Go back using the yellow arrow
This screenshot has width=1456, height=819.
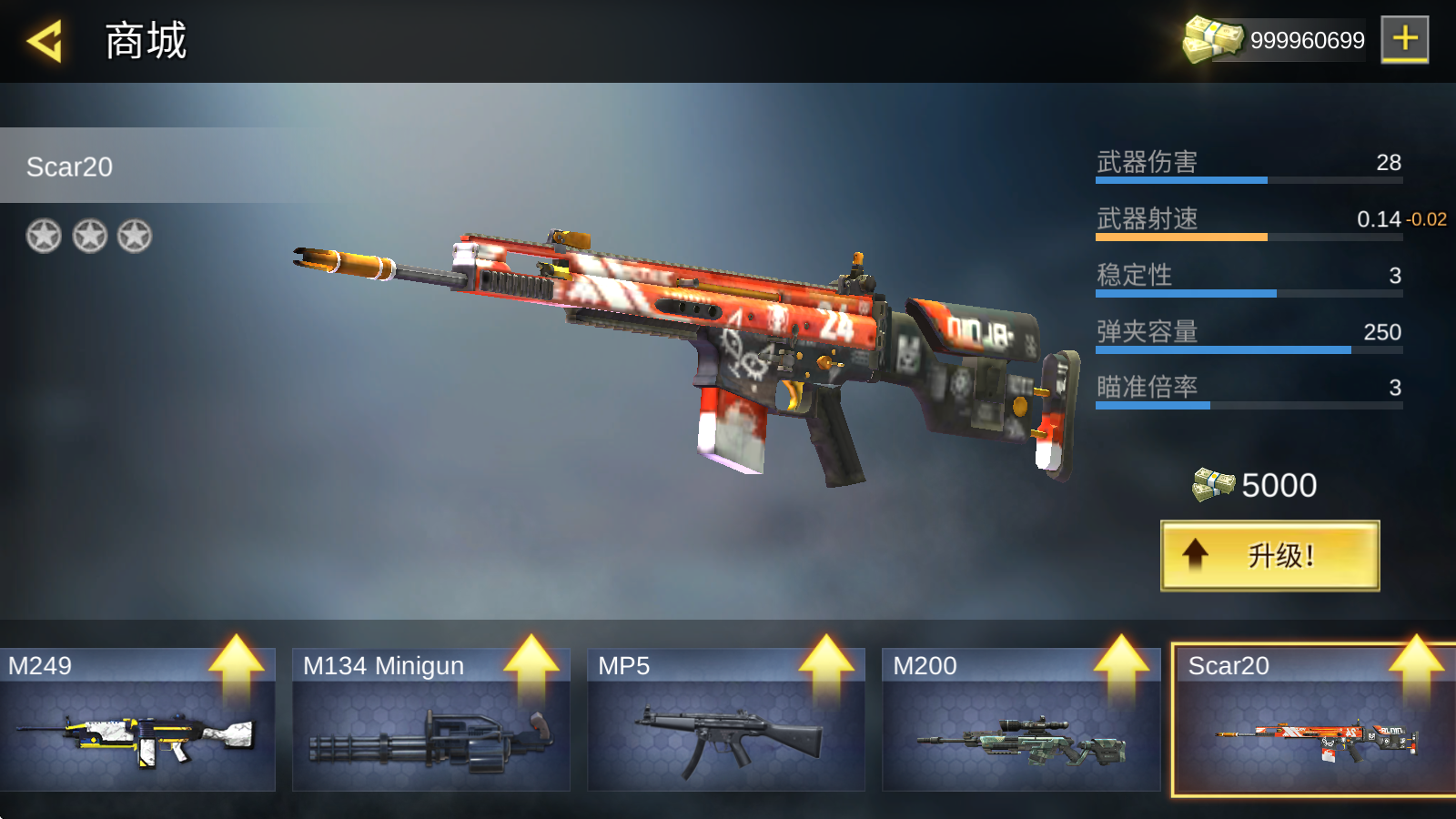click(x=45, y=41)
